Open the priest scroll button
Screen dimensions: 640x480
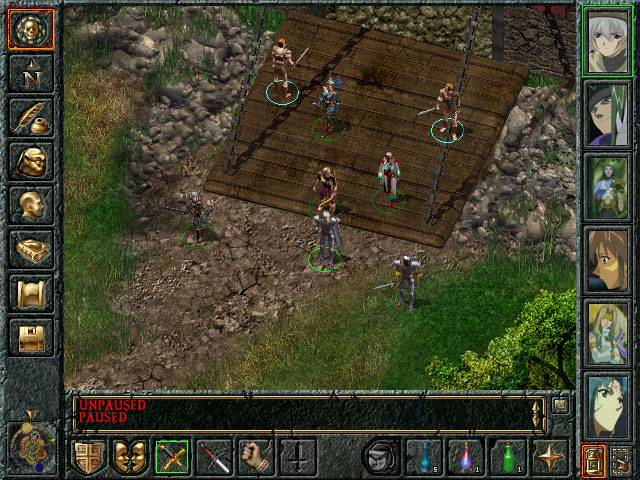click(30, 292)
